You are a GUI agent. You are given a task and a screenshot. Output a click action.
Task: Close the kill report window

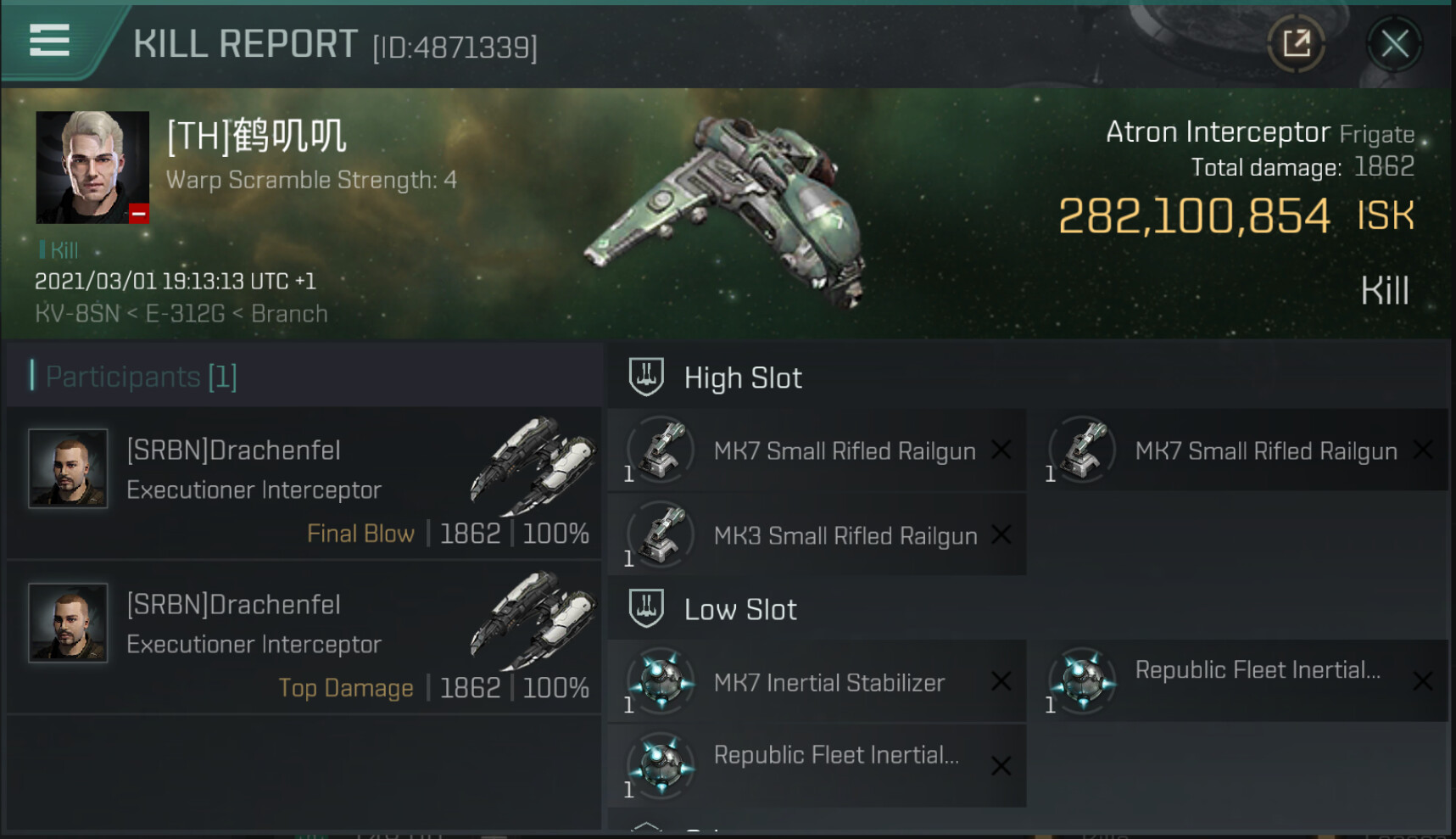point(1394,44)
